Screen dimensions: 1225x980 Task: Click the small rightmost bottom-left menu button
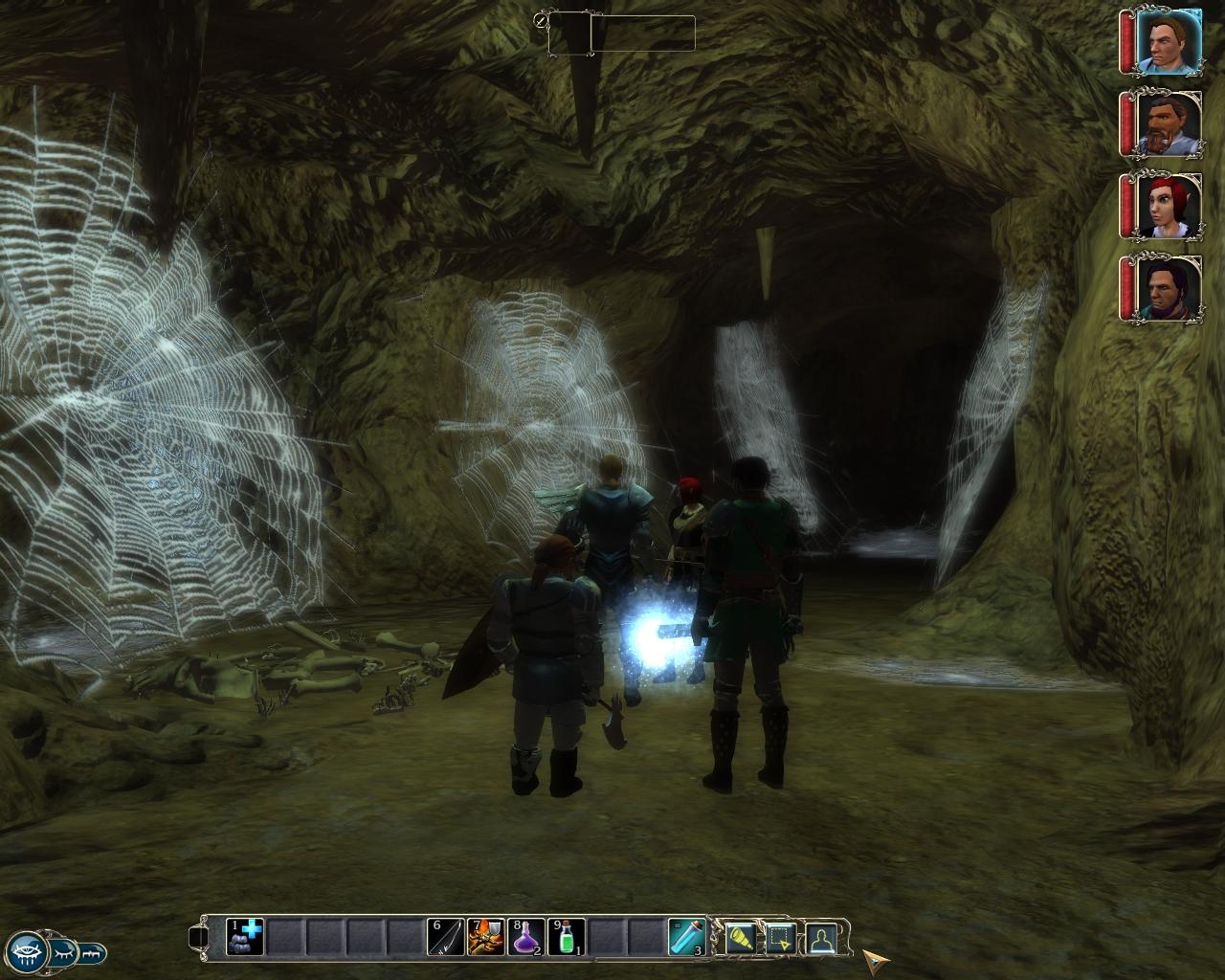[93, 953]
